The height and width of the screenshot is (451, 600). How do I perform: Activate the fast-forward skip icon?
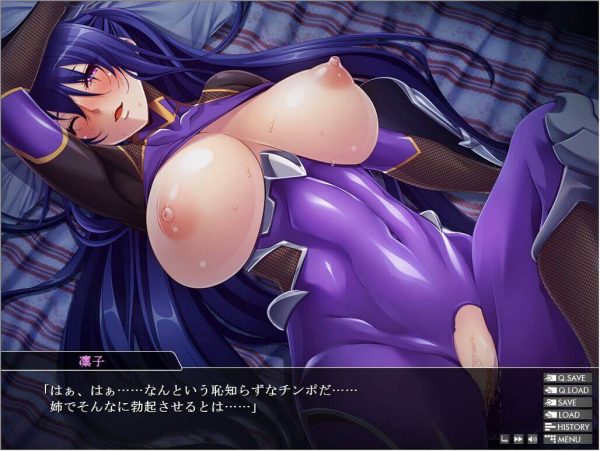[518, 438]
